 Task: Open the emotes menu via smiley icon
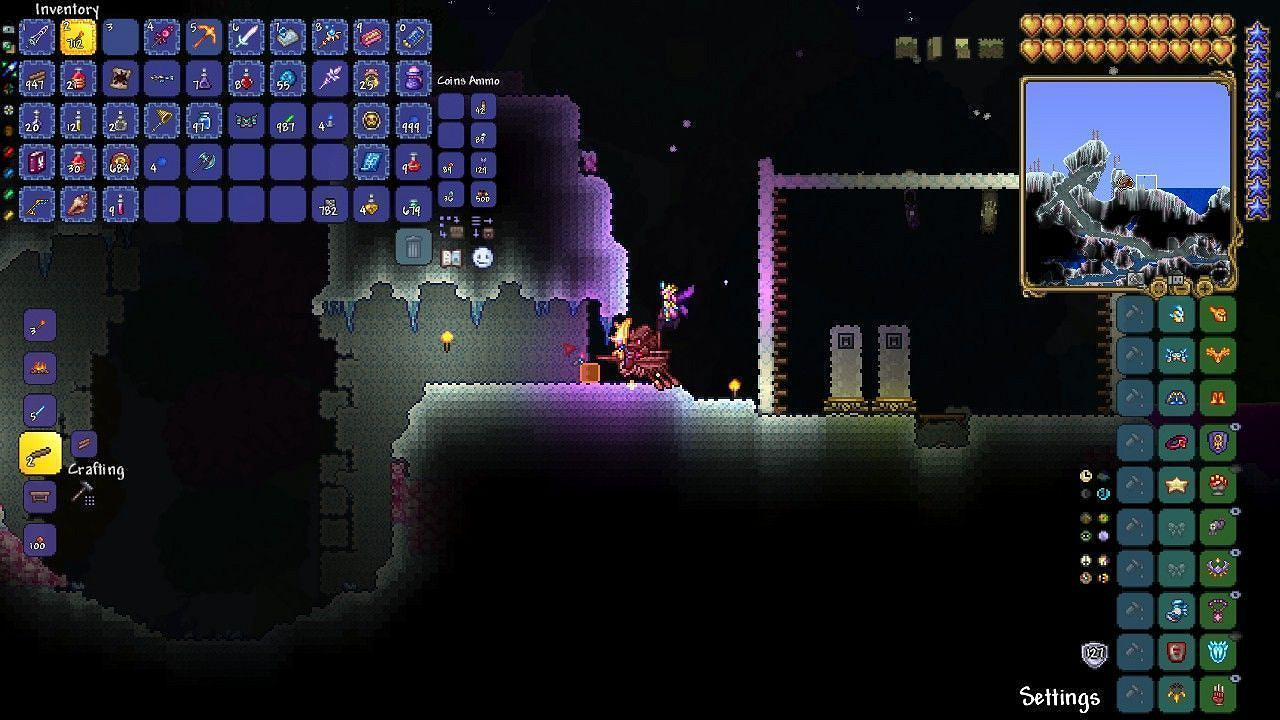482,258
